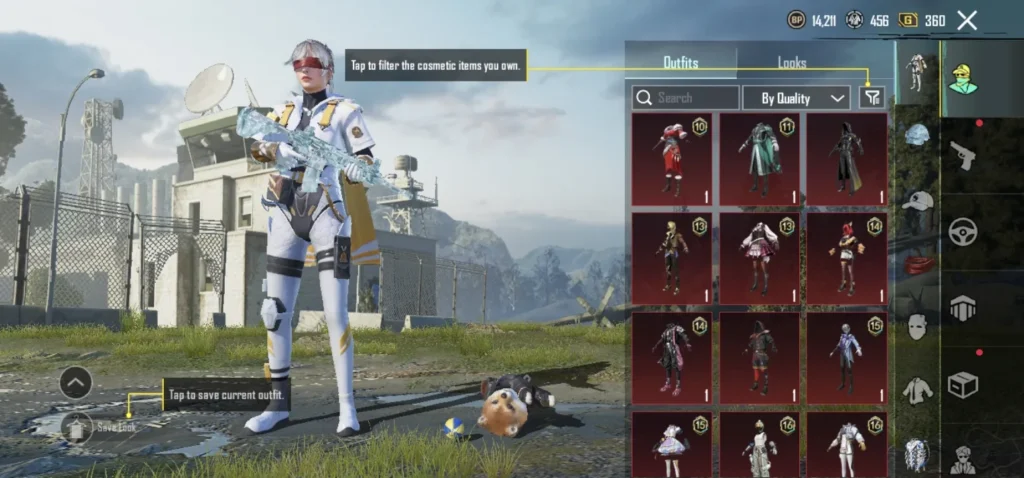Close the inventory with the X button
The height and width of the screenshot is (478, 1024).
(x=967, y=20)
